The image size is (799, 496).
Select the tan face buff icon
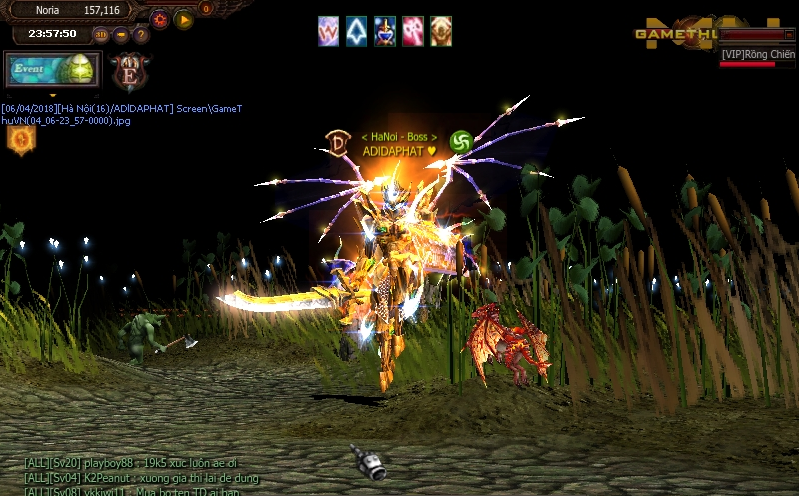pos(441,31)
